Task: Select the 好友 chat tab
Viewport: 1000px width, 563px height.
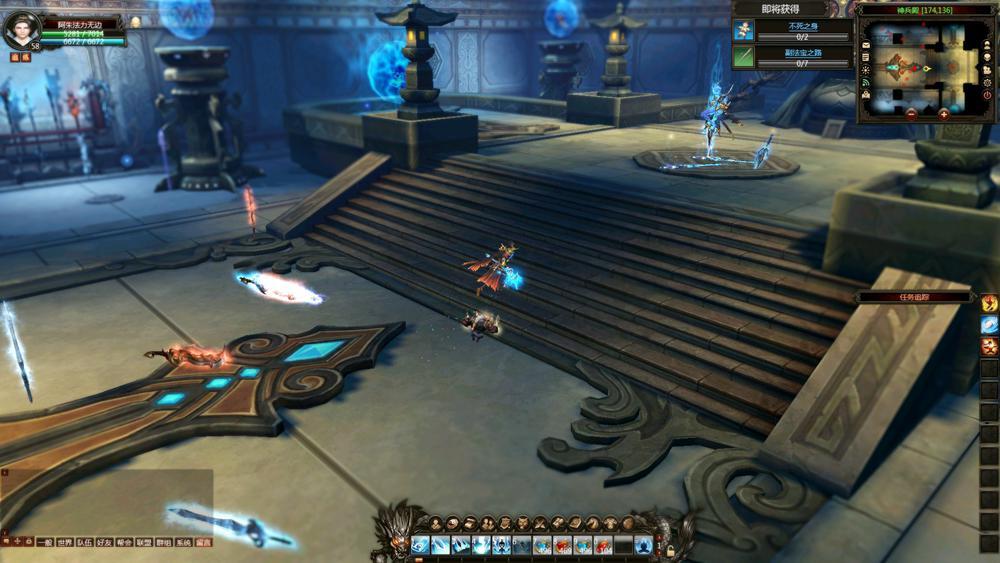Action: (x=104, y=542)
